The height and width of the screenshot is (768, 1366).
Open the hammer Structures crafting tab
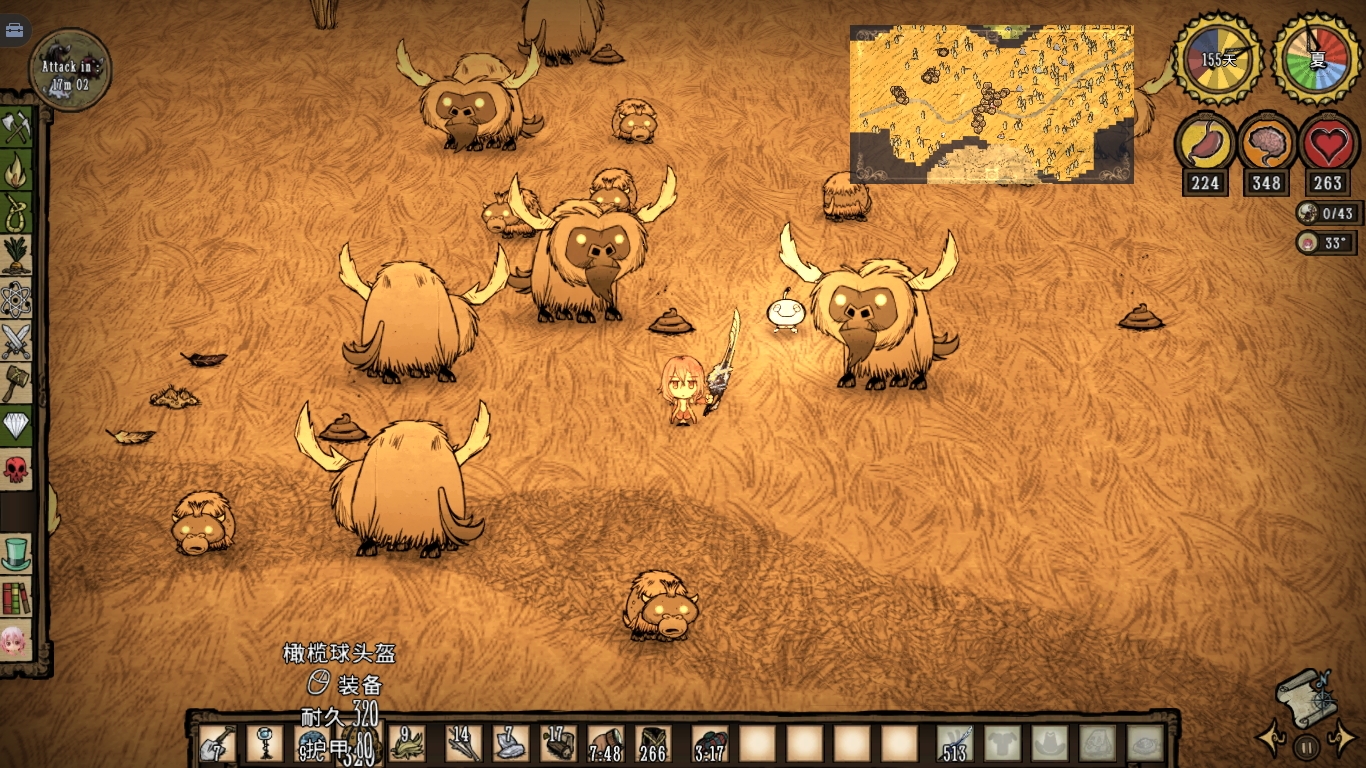pyautogui.click(x=16, y=383)
